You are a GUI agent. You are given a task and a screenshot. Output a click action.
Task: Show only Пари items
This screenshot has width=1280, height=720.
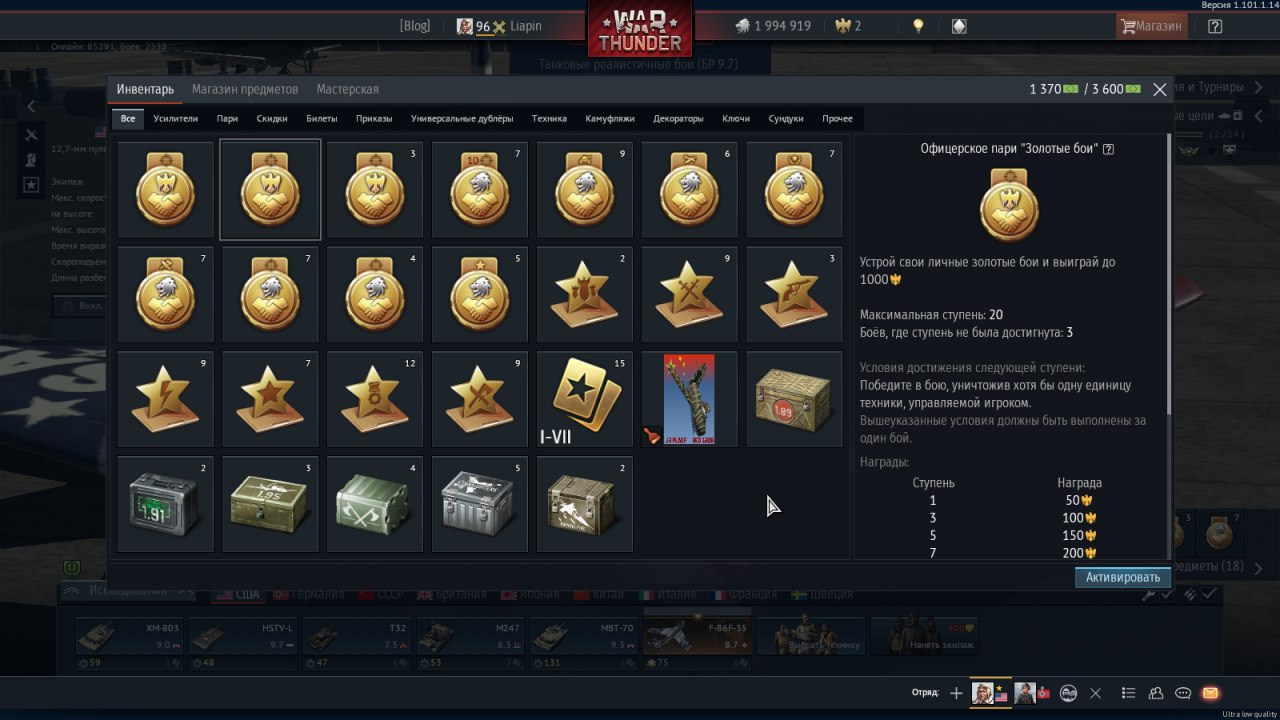227,118
